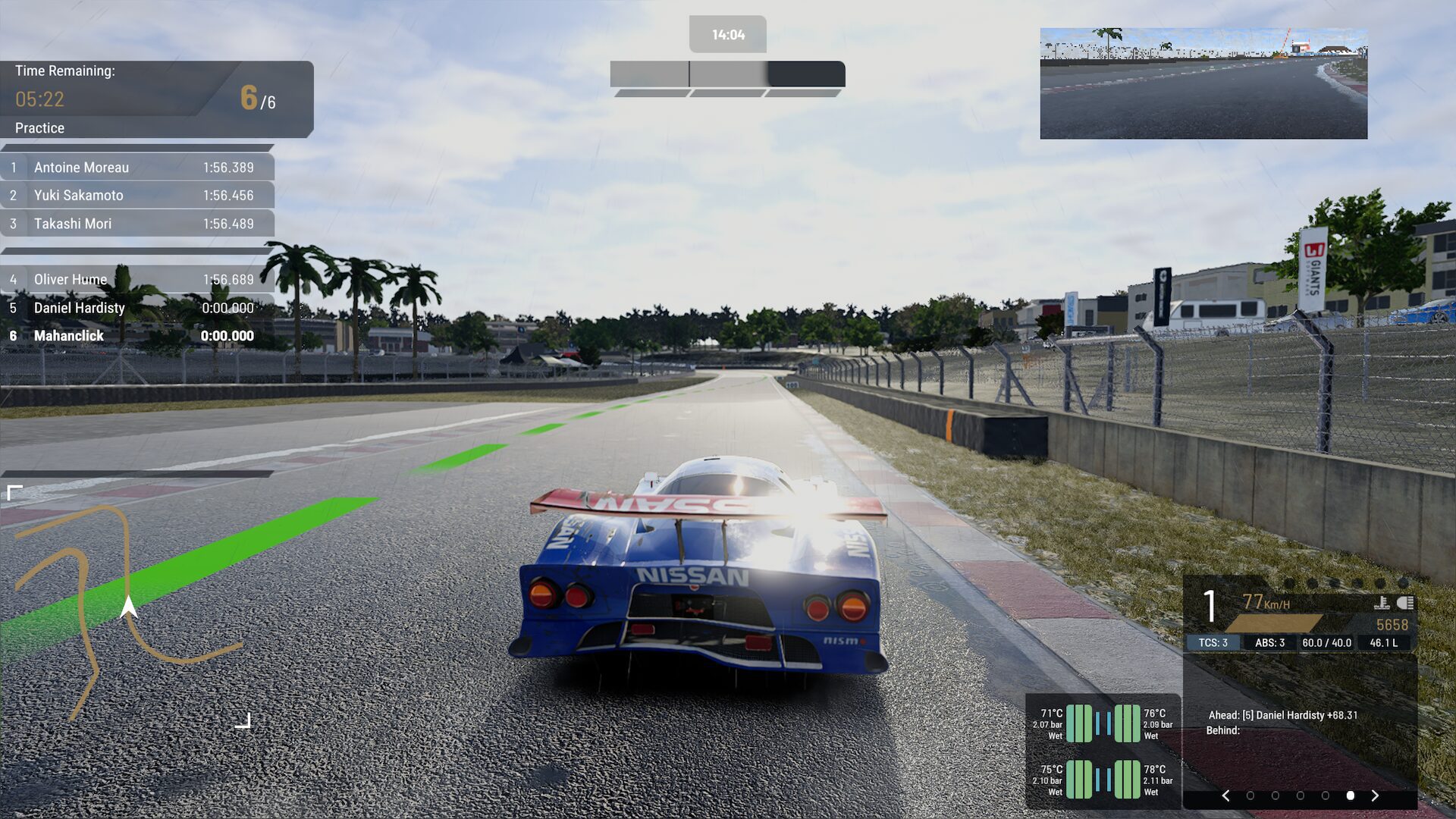Click the left chevron on the HUD pager
Image resolution: width=1456 pixels, height=819 pixels.
[1226, 795]
